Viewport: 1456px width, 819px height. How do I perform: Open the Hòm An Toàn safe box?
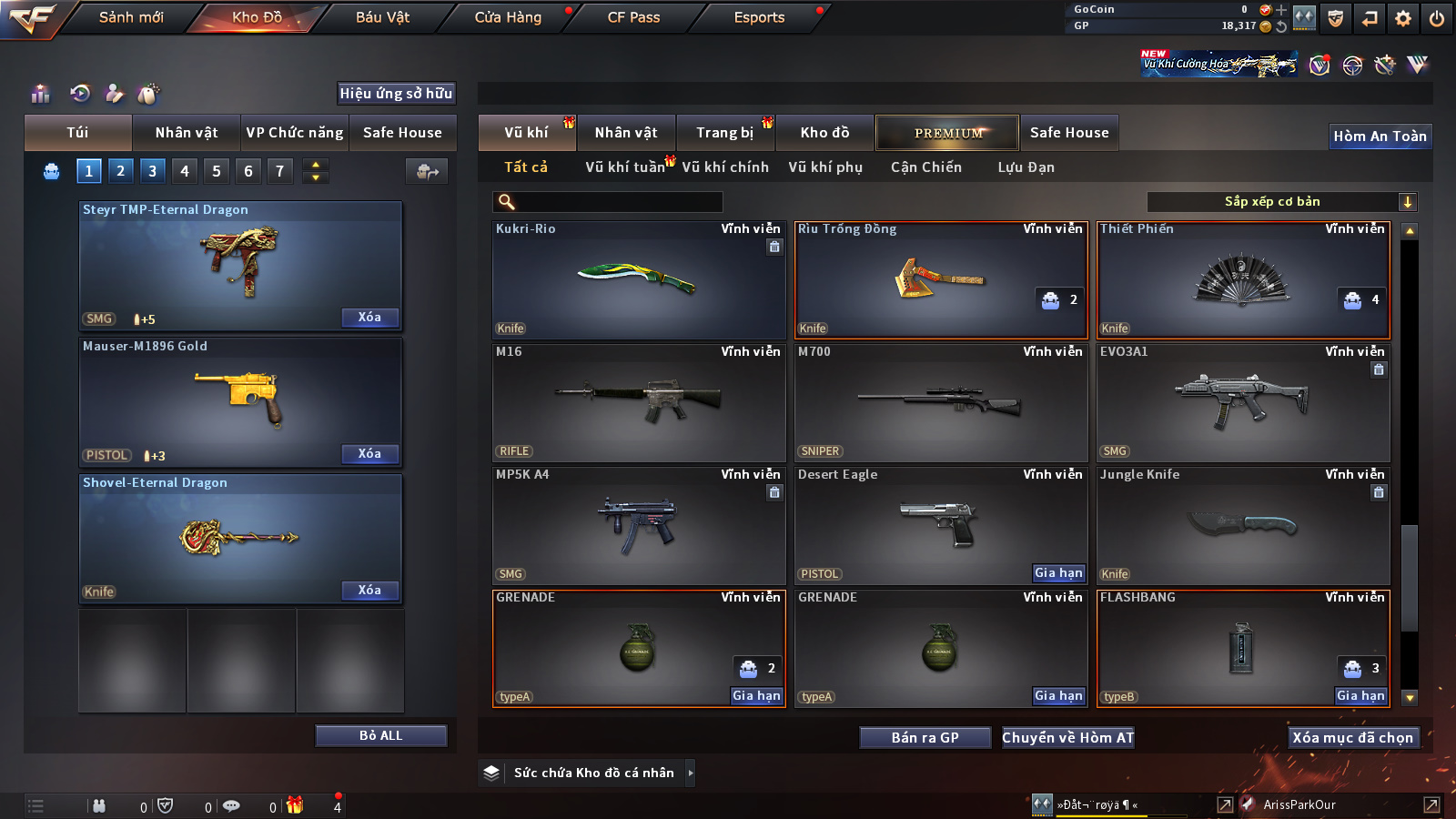point(1380,136)
